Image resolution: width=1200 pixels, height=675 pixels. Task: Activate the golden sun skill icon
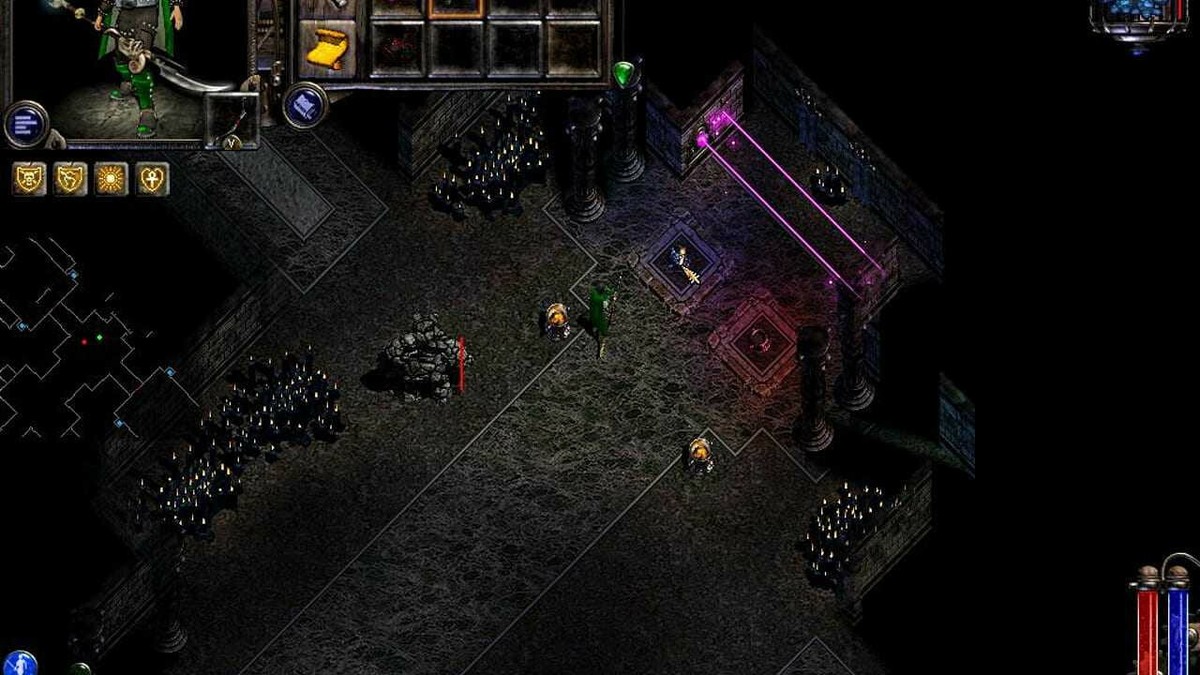click(111, 179)
